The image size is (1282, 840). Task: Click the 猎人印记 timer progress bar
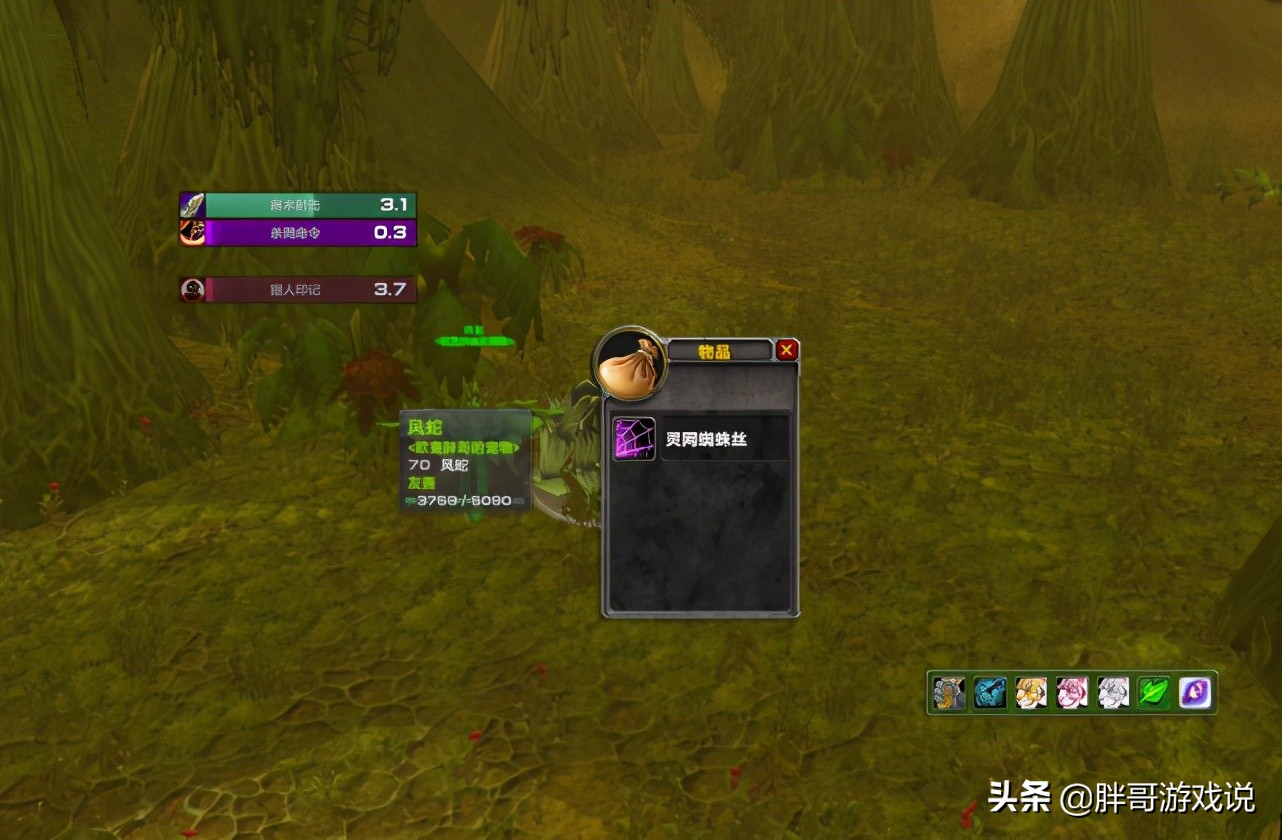300,289
